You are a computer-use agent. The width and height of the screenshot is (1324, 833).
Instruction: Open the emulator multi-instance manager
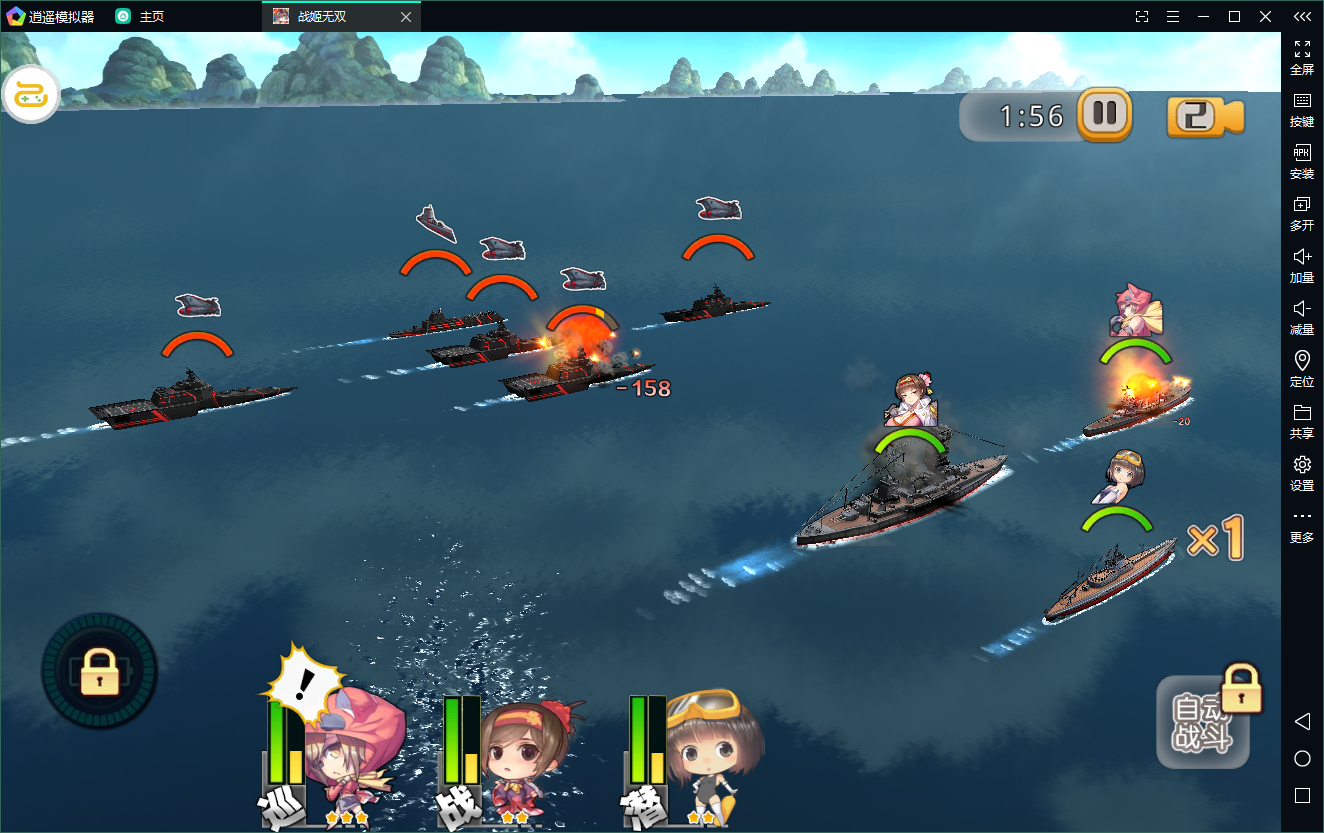[1302, 214]
